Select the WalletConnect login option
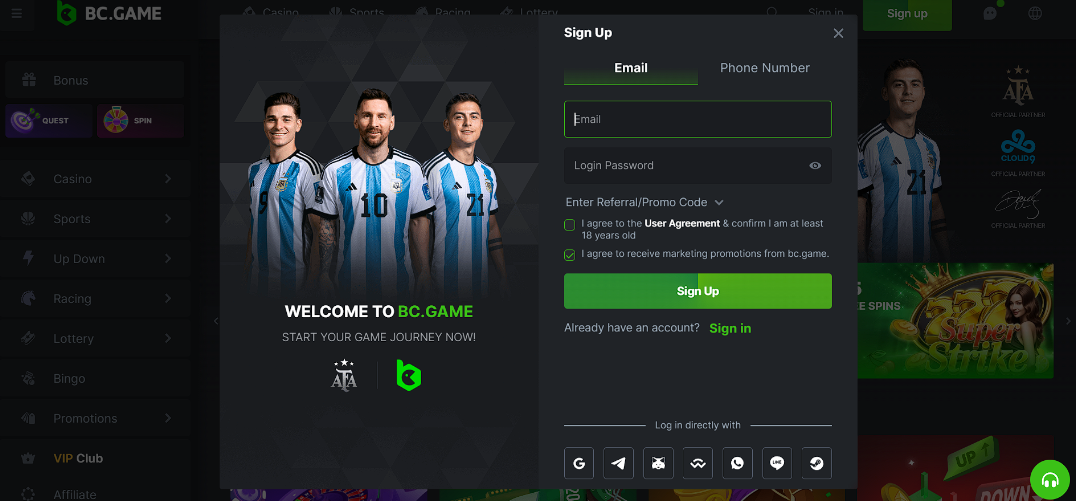The image size is (1076, 501). click(x=698, y=463)
